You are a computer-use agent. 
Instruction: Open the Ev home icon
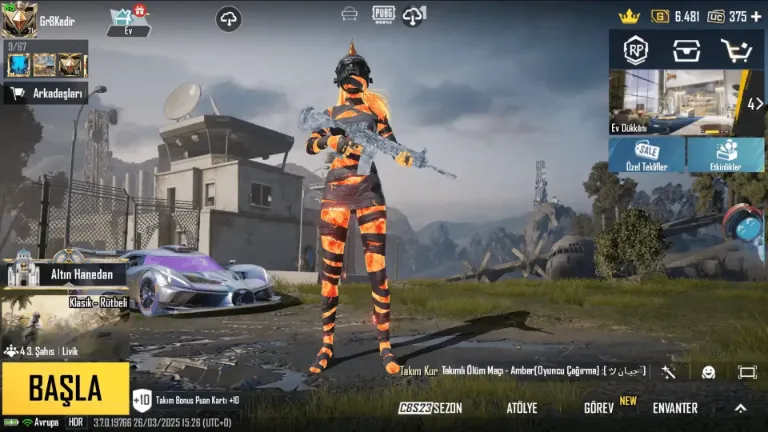[128, 20]
